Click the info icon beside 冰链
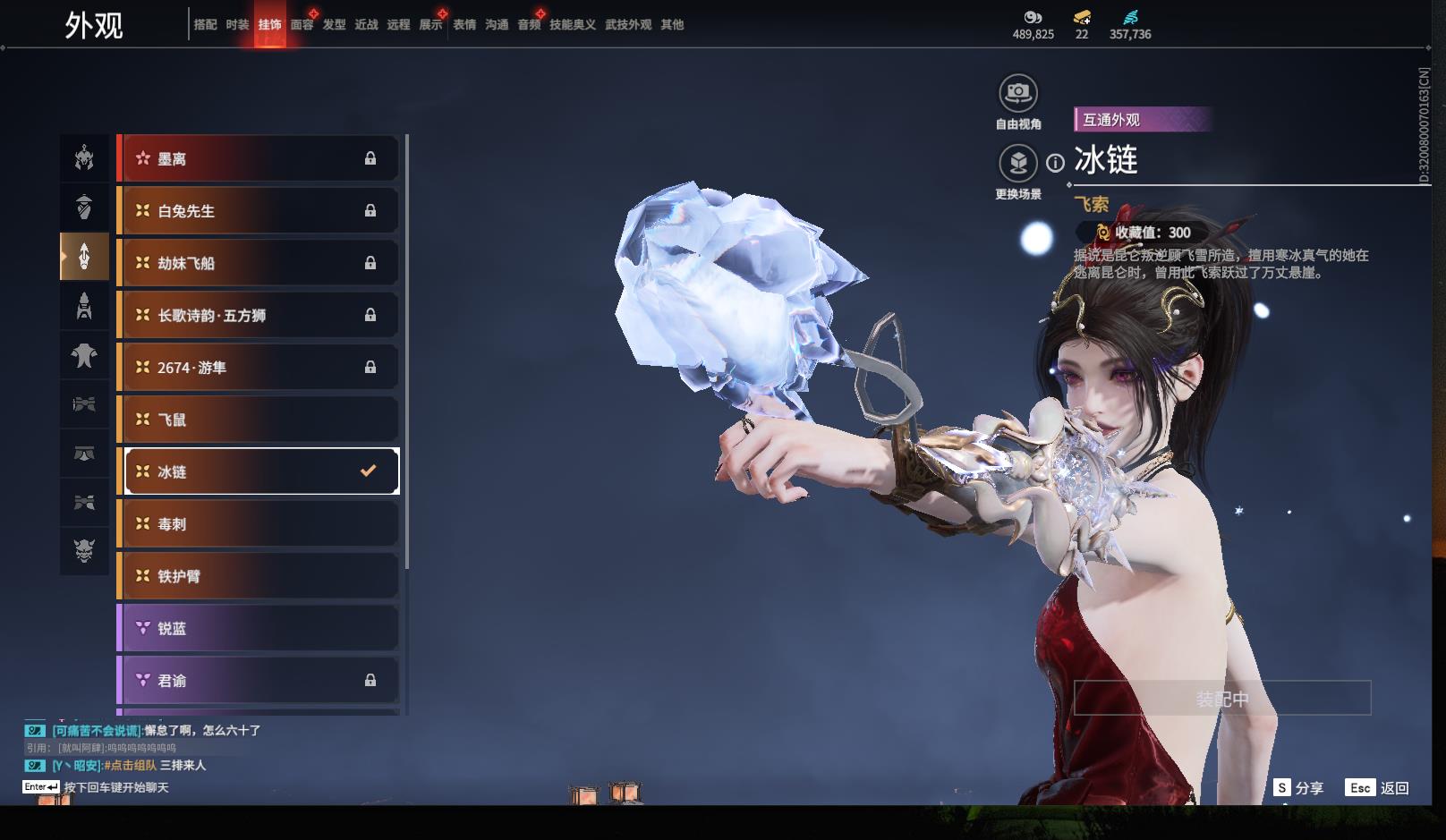 pos(1056,163)
